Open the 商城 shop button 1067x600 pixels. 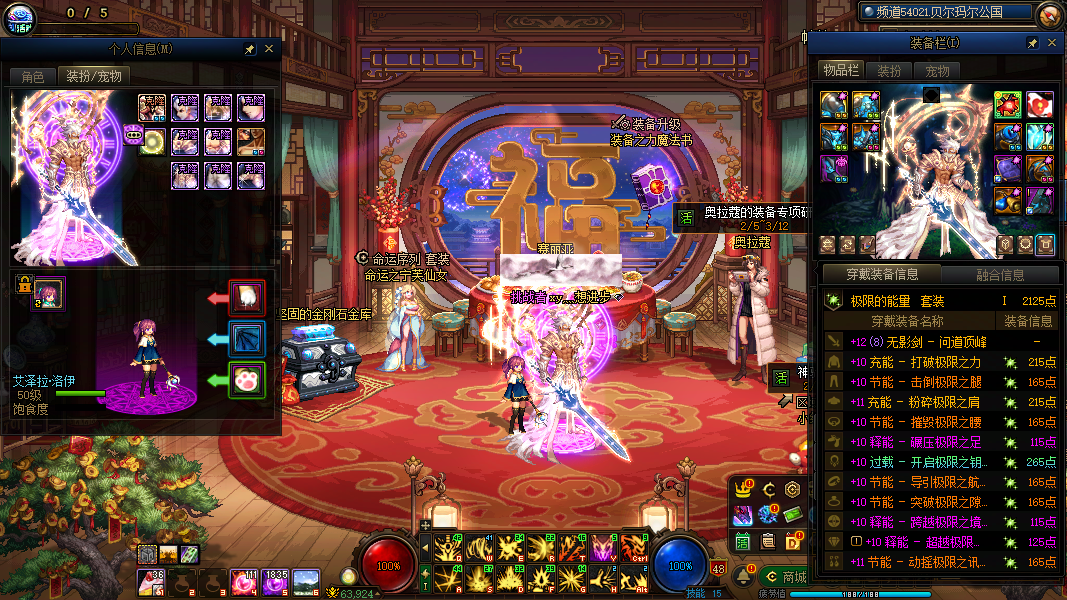(x=783, y=577)
